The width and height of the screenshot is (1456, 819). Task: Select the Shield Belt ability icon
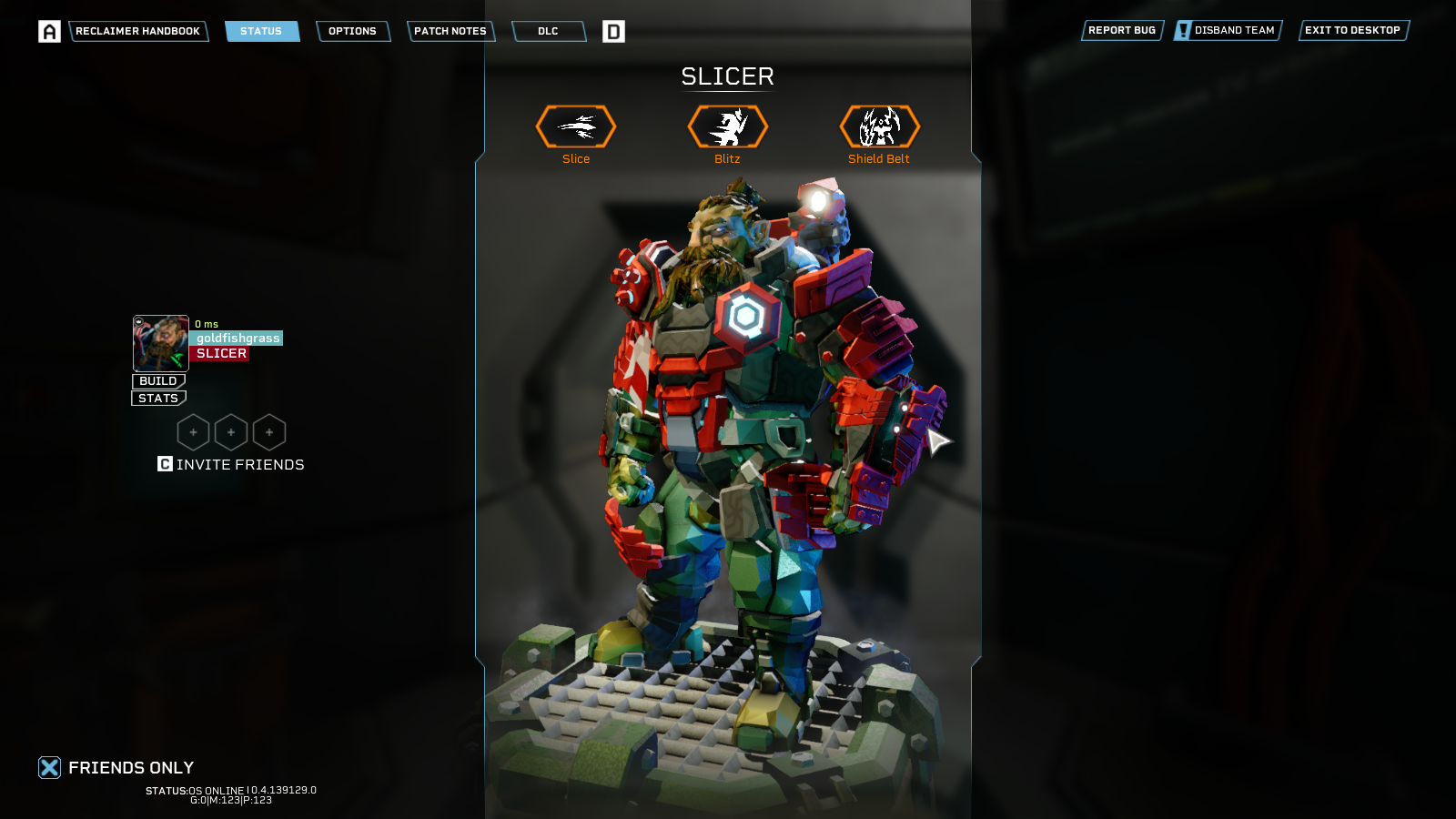(879, 126)
